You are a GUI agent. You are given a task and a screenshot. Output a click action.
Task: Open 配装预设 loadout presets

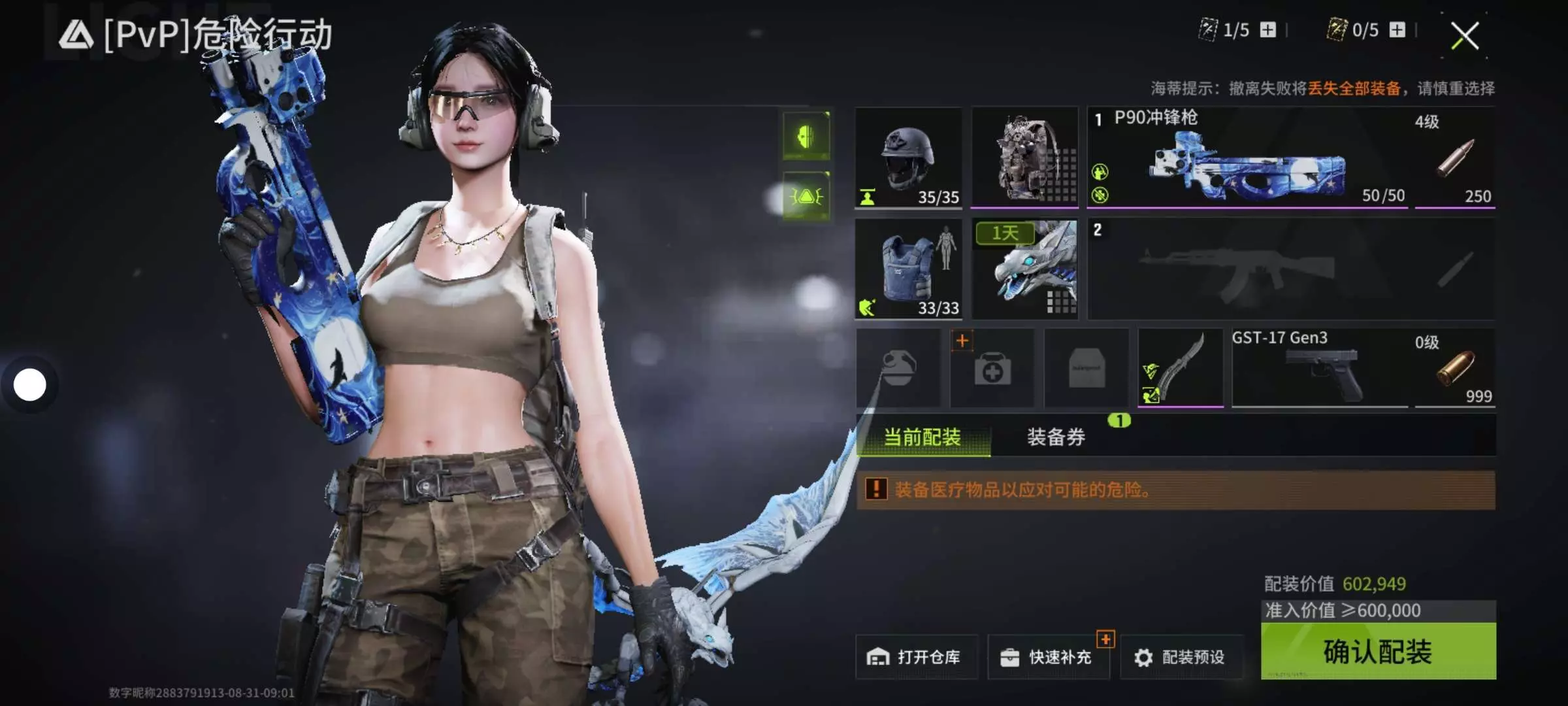tap(1181, 657)
